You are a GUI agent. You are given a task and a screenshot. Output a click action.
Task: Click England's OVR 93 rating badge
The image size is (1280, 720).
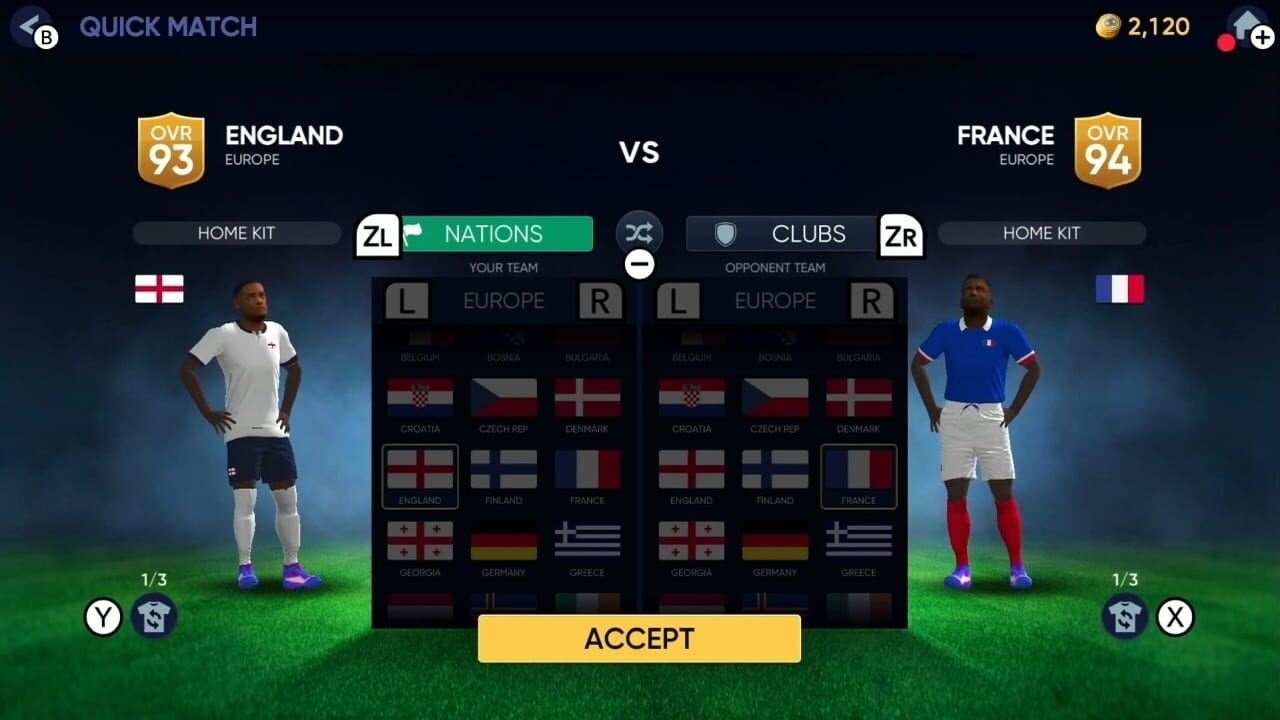pos(170,148)
